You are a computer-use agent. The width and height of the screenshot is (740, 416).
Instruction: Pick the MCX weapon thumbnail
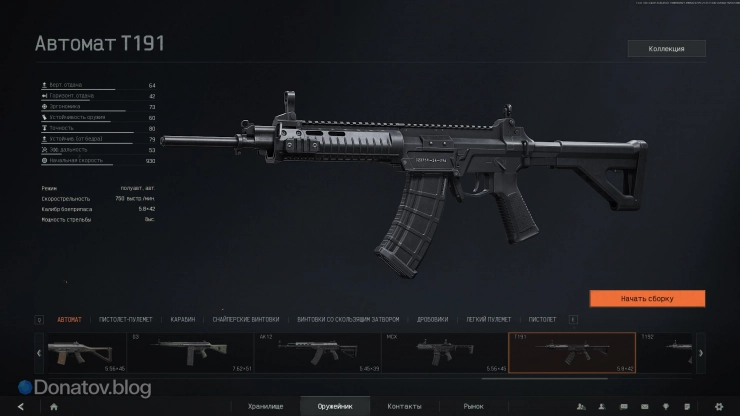click(444, 353)
